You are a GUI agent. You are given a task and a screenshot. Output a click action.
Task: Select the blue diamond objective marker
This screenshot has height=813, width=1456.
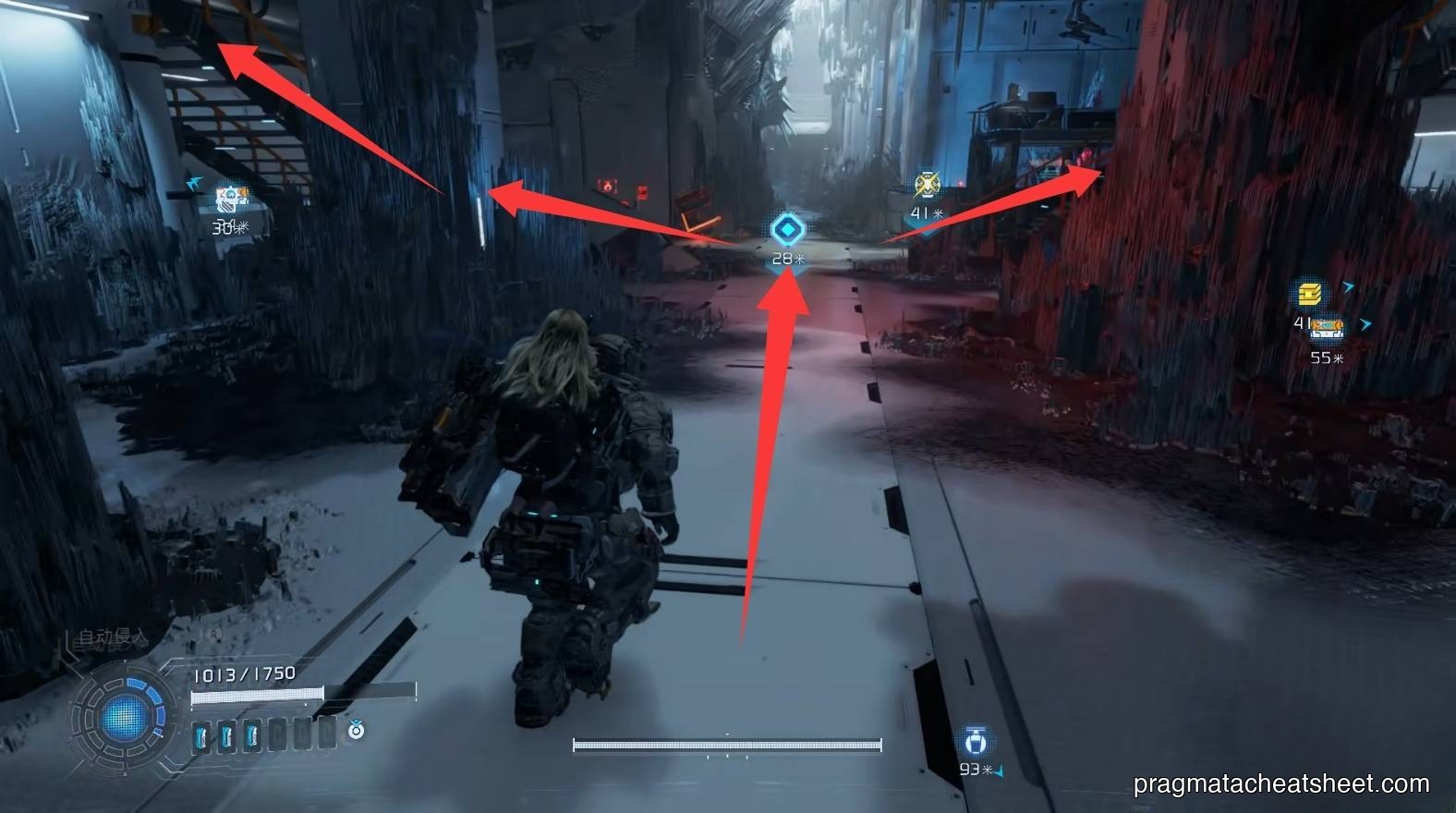point(787,229)
